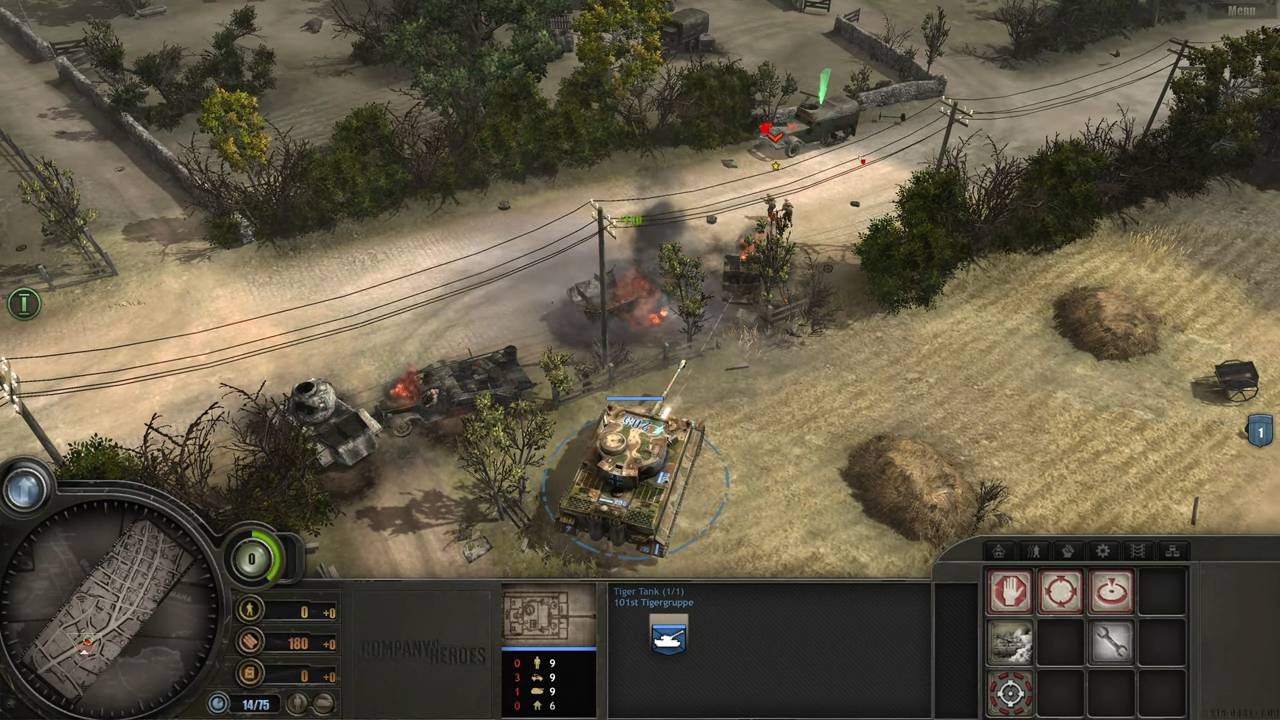Click the Tiger Tank blueprint portrait
This screenshot has height=720, width=1280.
(548, 614)
